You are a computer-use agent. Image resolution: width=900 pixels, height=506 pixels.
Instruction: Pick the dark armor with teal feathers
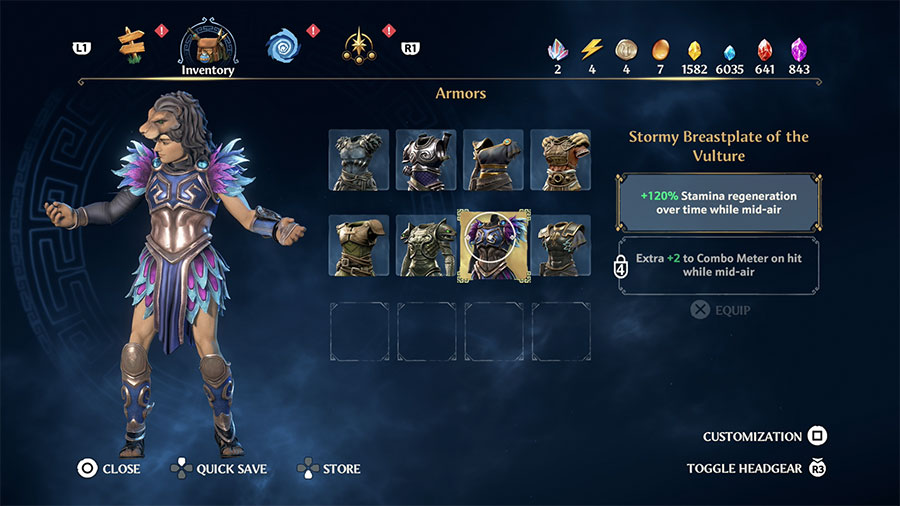tap(560, 245)
